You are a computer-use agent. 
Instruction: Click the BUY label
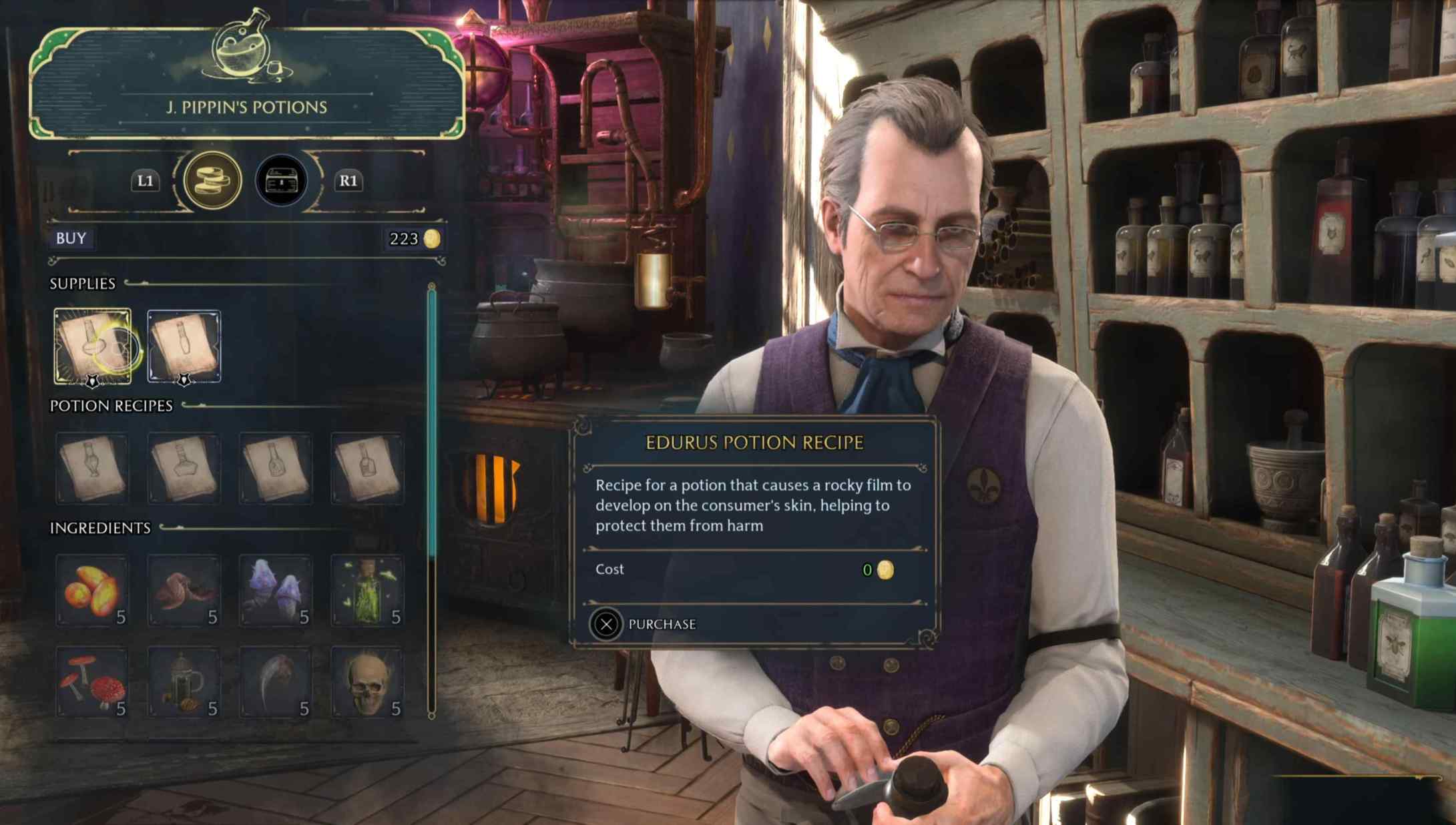(71, 238)
